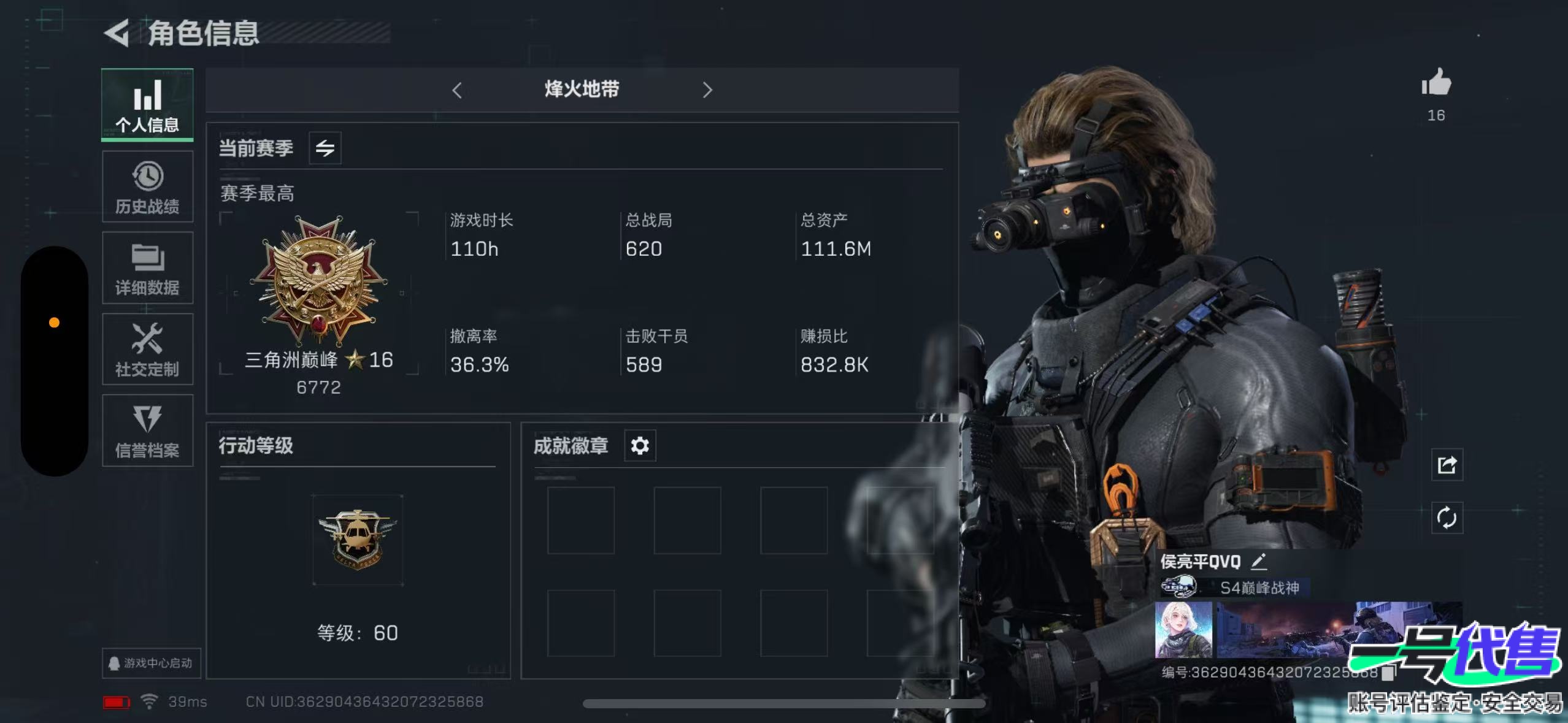Edit the name 侯亮平QVQ with pencil icon

[x=1259, y=560]
